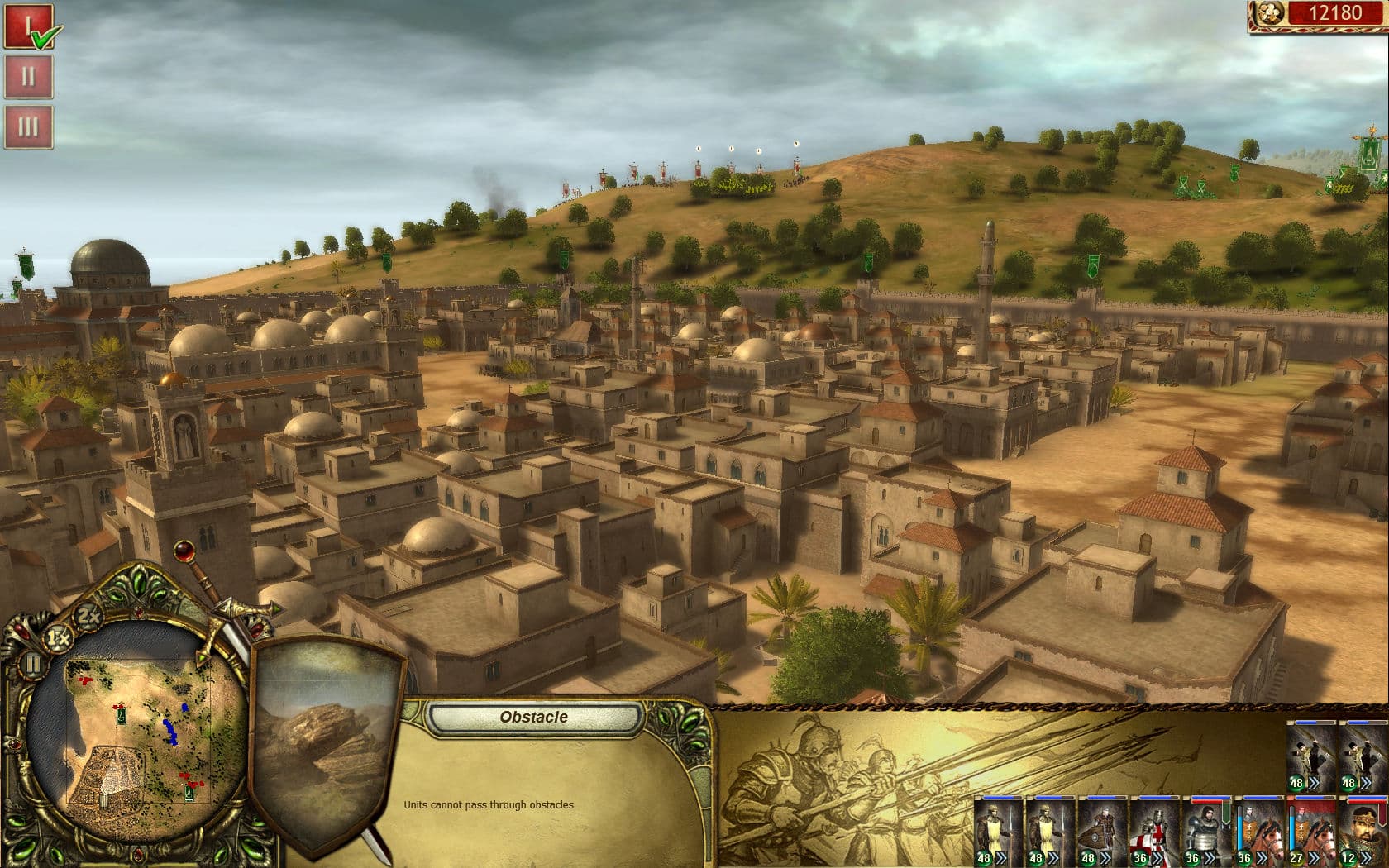This screenshot has width=1389, height=868.
Task: Expand the horse unit's details chevron
Action: tap(1261, 856)
